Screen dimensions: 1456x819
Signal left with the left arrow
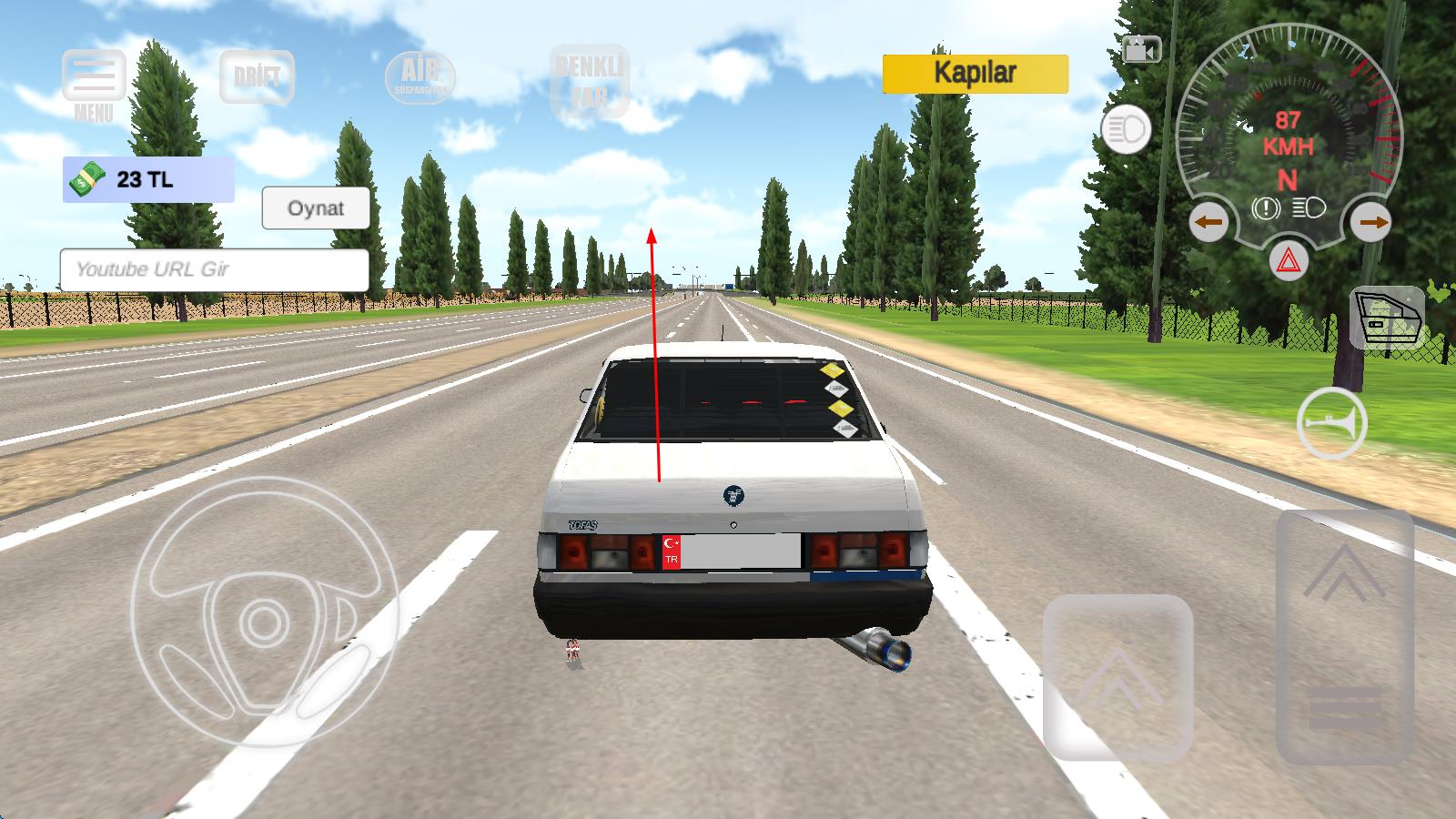coord(1208,221)
